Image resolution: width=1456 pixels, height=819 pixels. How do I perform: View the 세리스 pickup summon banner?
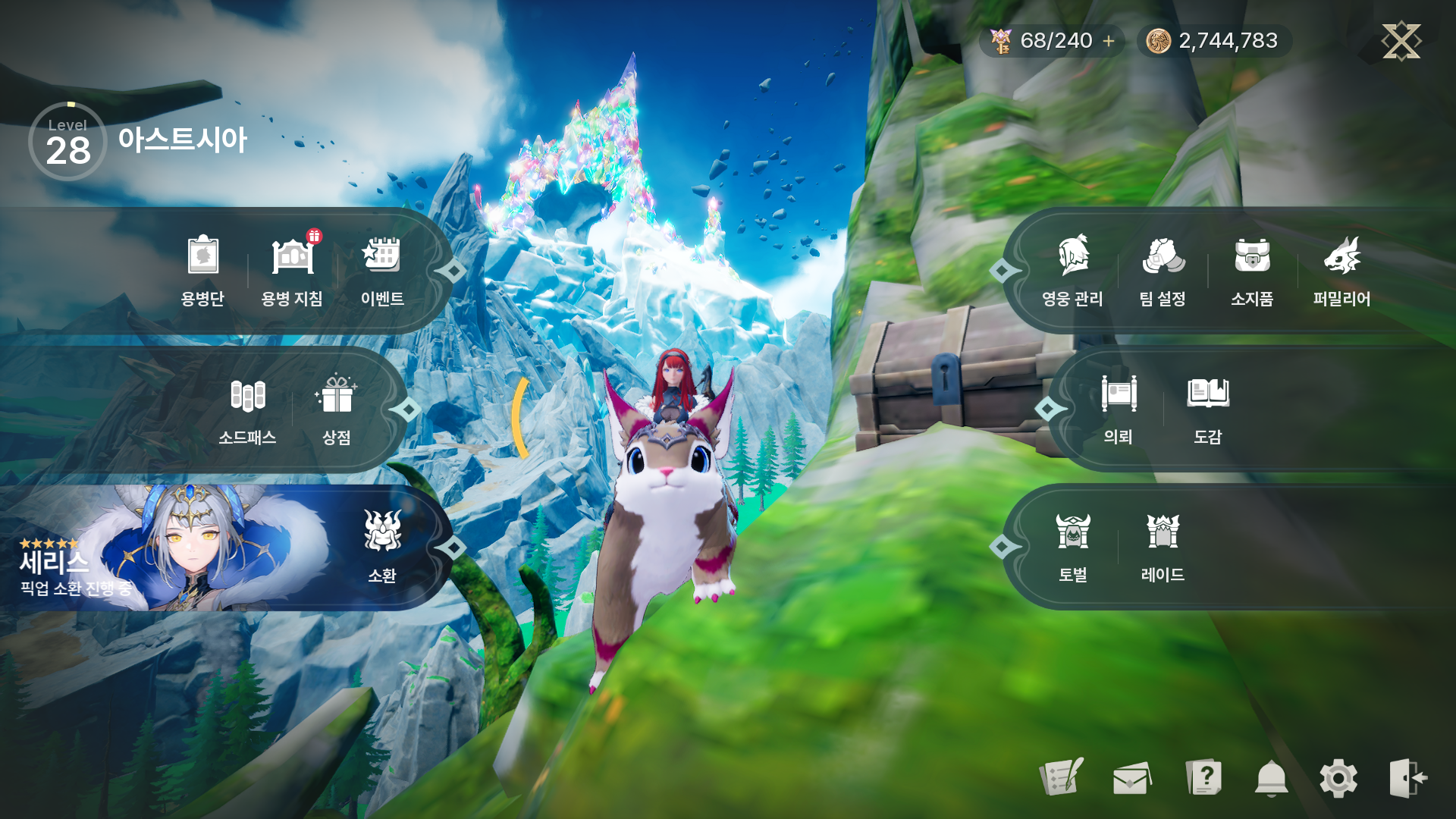pyautogui.click(x=167, y=549)
